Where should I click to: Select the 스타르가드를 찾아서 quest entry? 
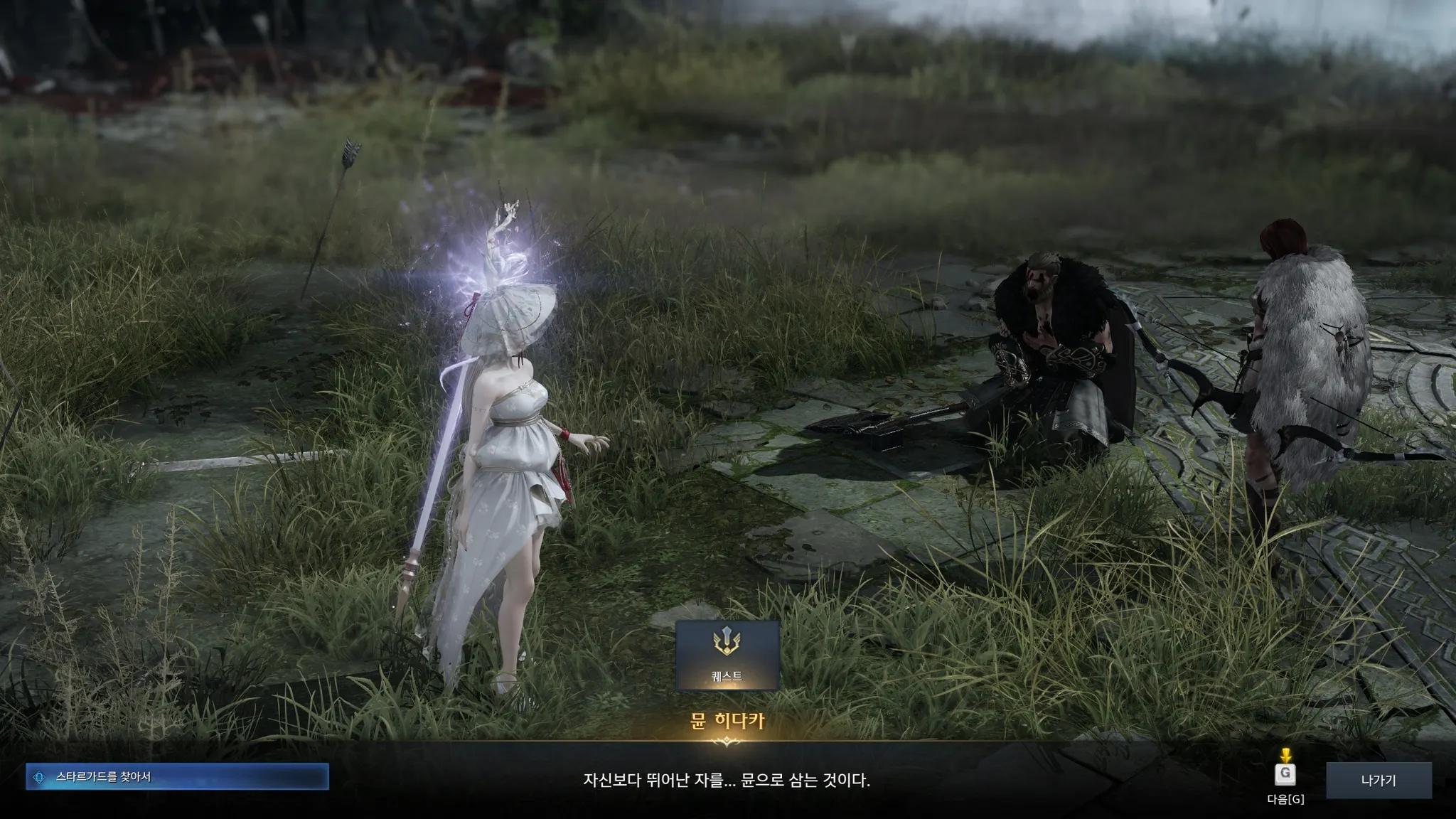click(x=177, y=777)
